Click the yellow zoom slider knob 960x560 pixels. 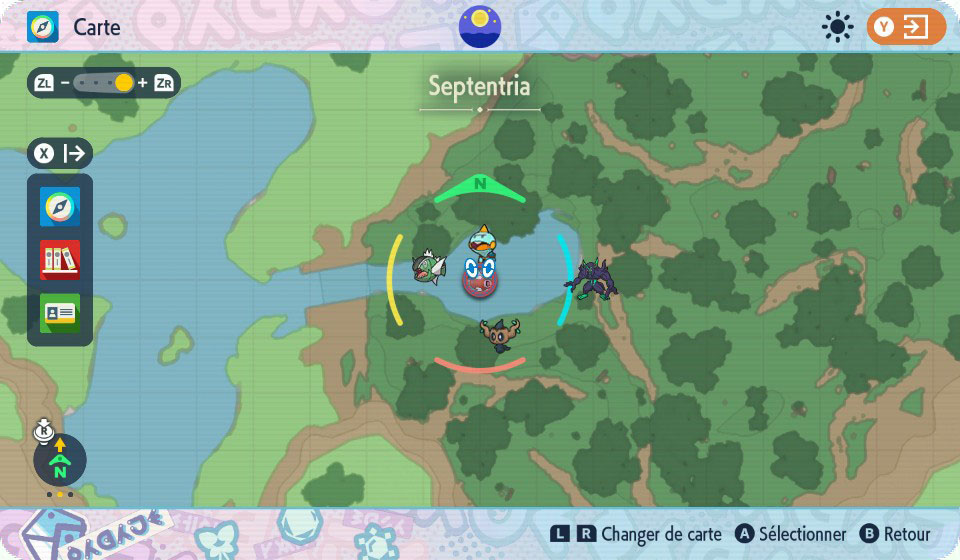pyautogui.click(x=123, y=83)
